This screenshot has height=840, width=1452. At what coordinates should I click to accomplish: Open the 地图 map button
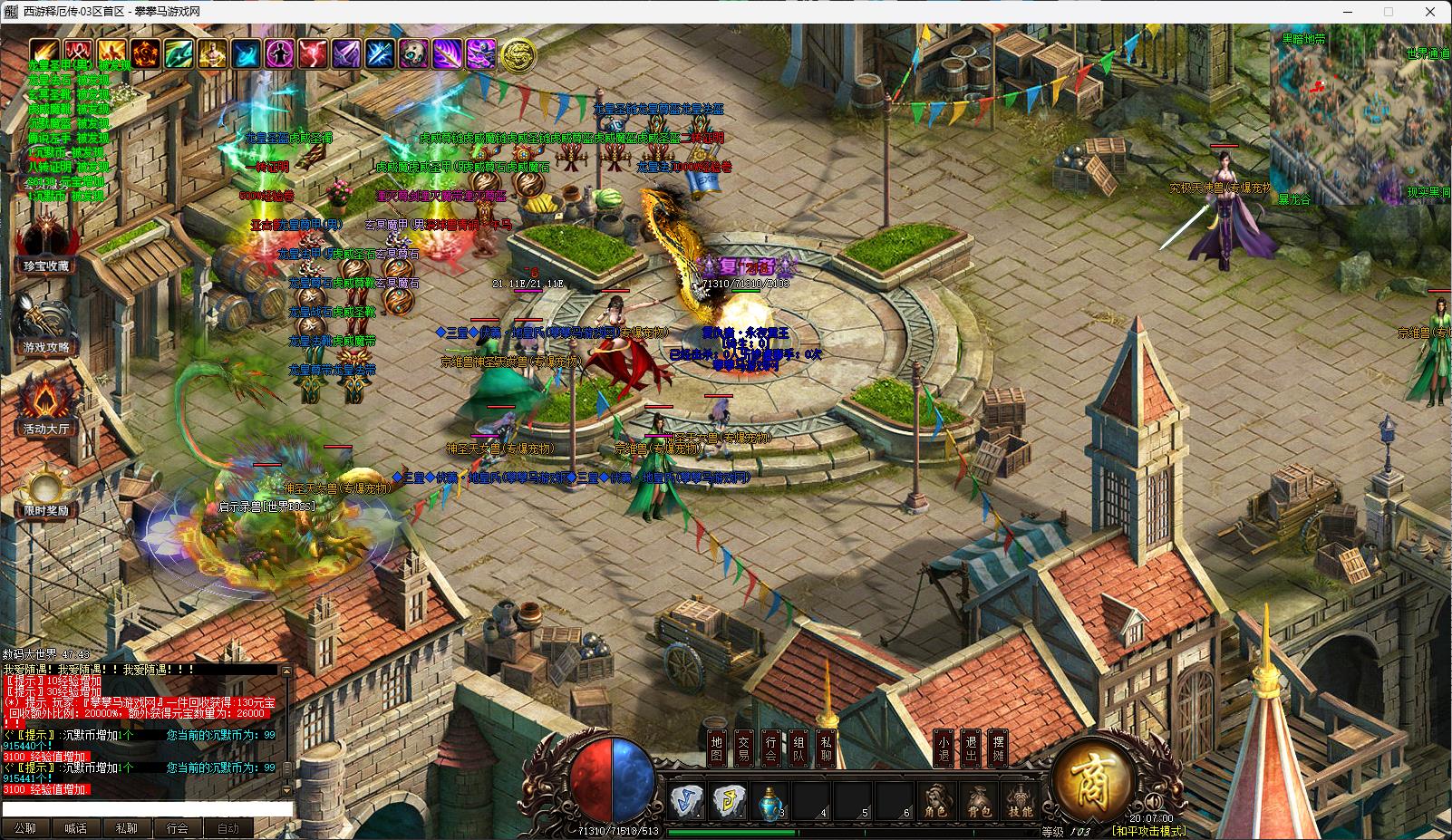pyautogui.click(x=716, y=748)
